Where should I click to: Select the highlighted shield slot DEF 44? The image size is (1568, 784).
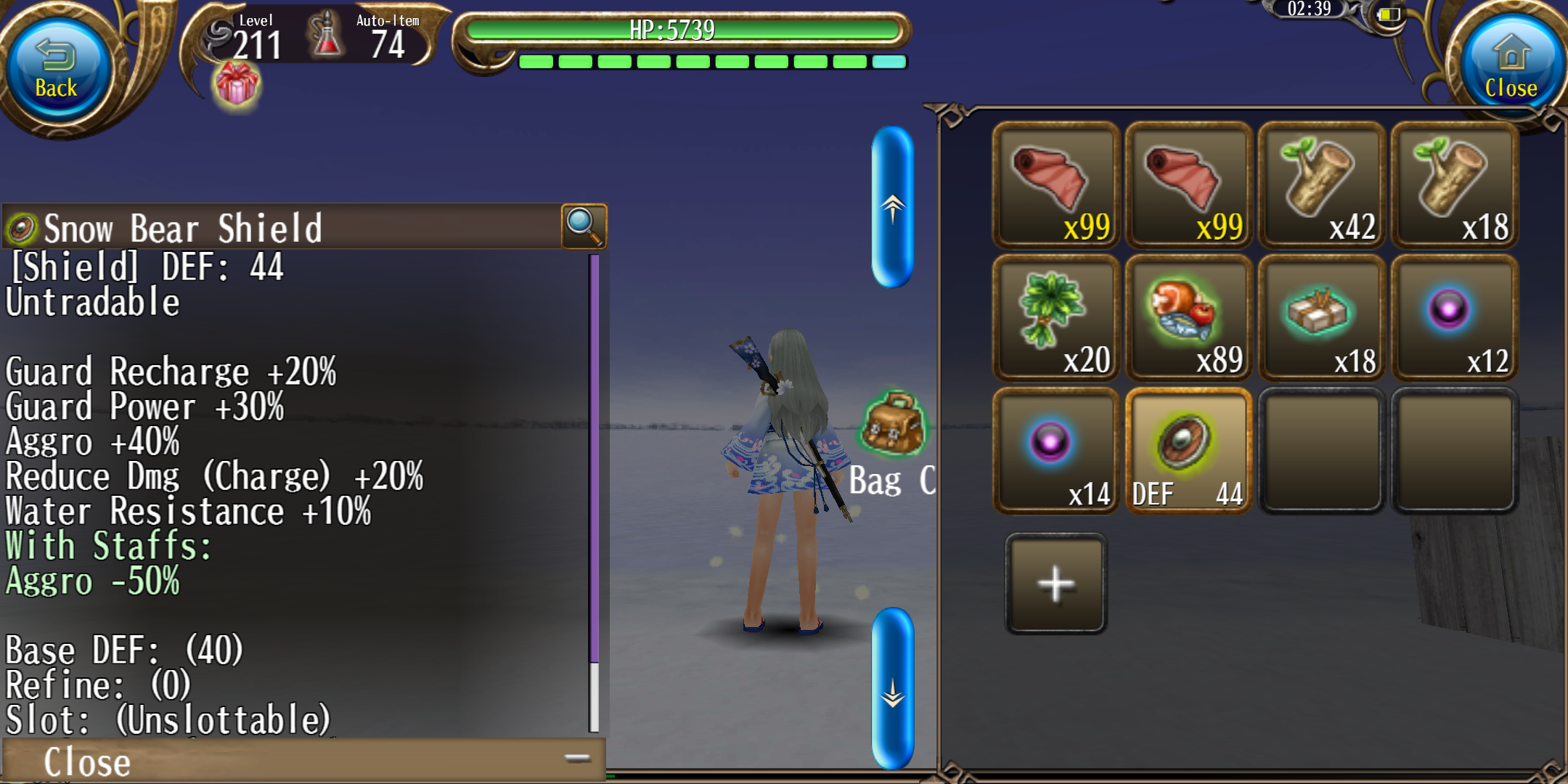[1188, 451]
